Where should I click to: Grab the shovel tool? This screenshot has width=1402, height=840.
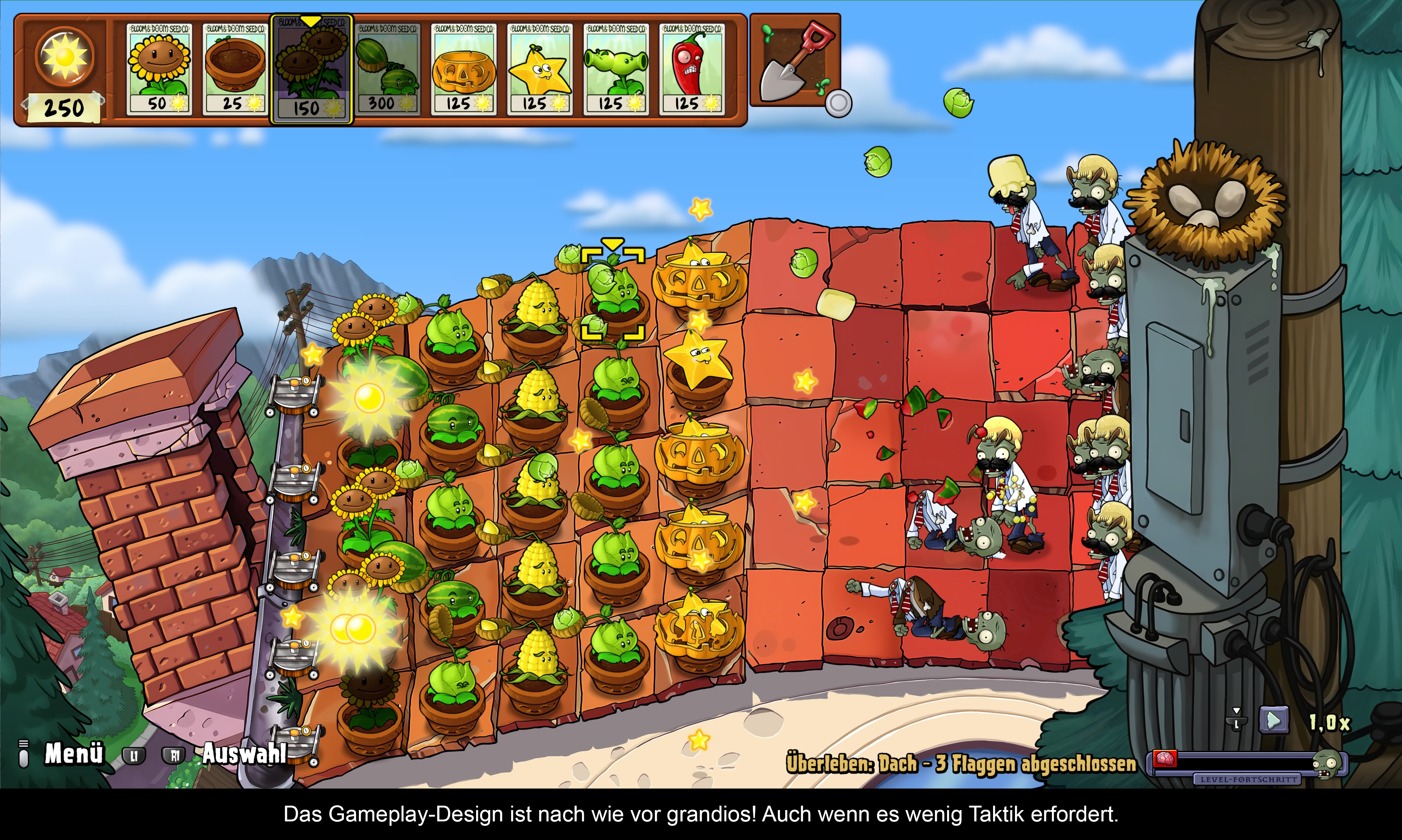[x=795, y=61]
